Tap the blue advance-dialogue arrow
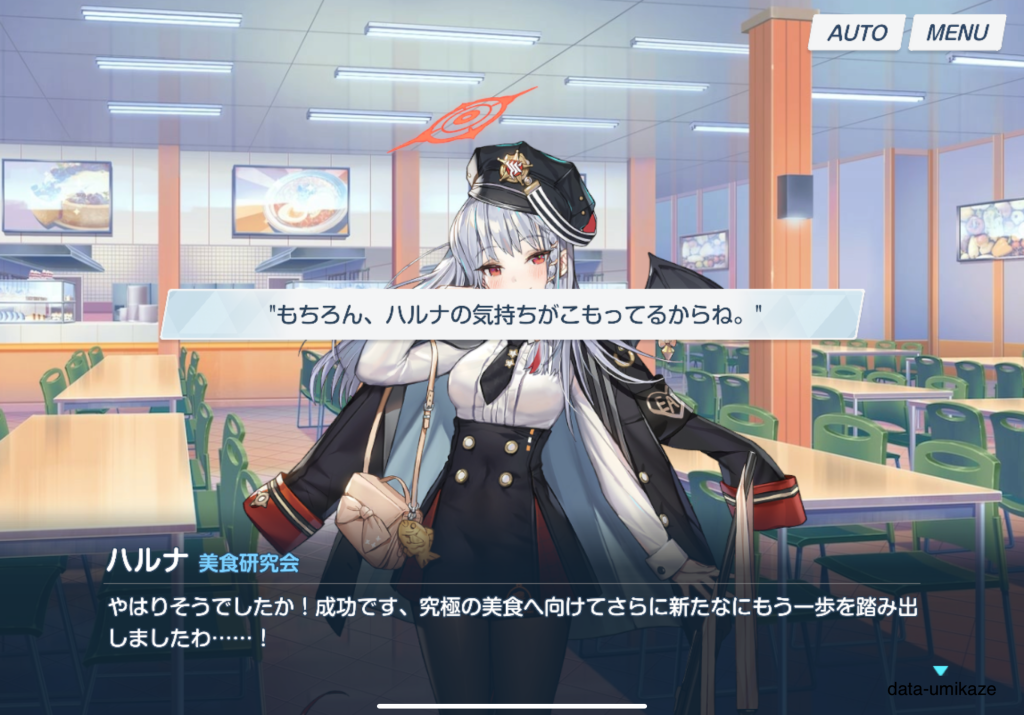Image resolution: width=1024 pixels, height=715 pixels. click(x=939, y=671)
